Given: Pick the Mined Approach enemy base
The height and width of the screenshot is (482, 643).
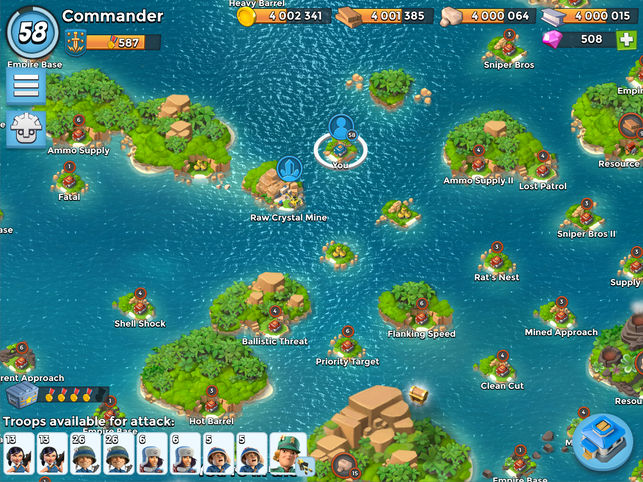Looking at the screenshot, I should [x=561, y=314].
